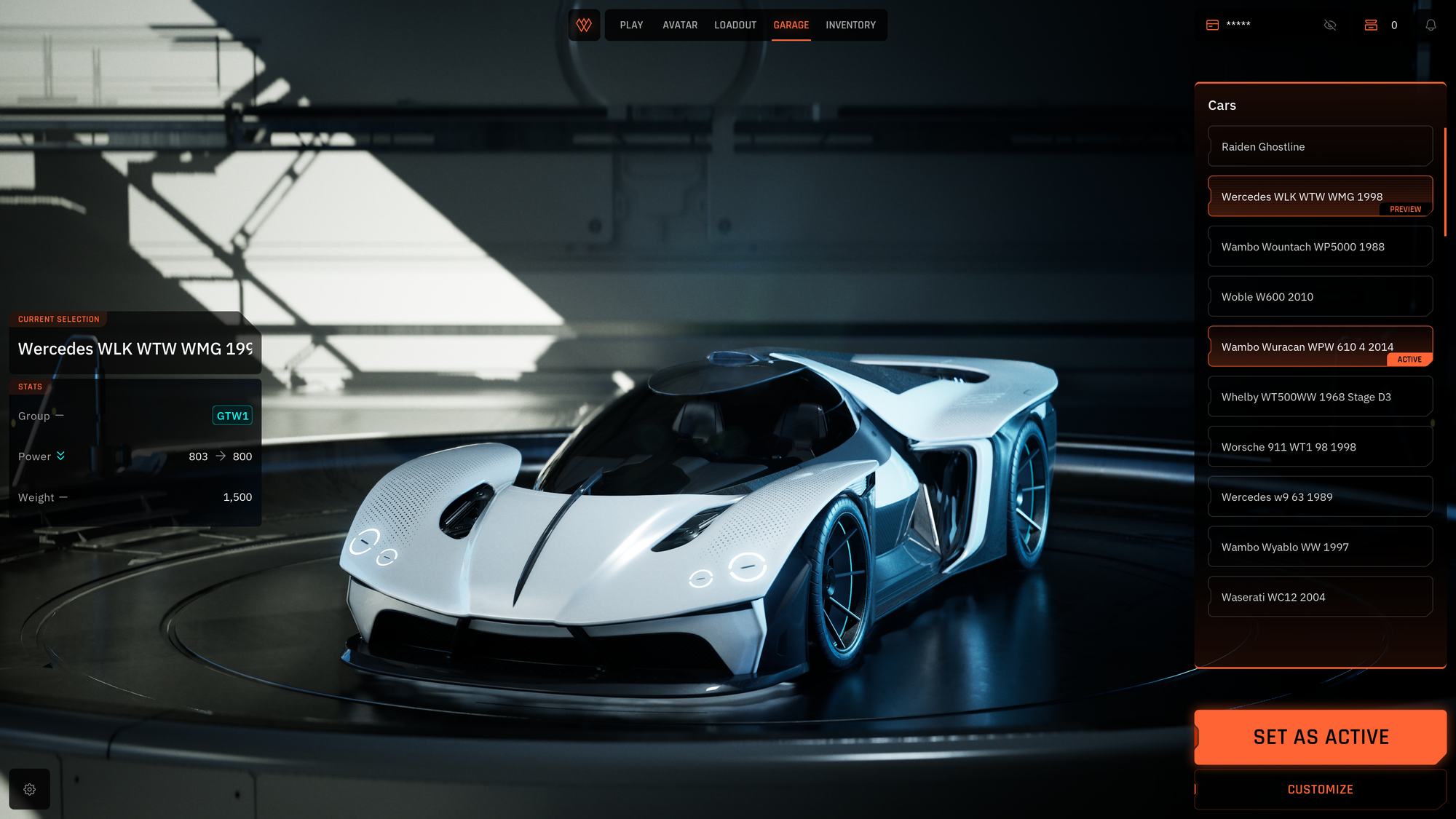Pick the Waserati WC12 2004
Viewport: 1456px width, 819px height.
pyautogui.click(x=1320, y=597)
